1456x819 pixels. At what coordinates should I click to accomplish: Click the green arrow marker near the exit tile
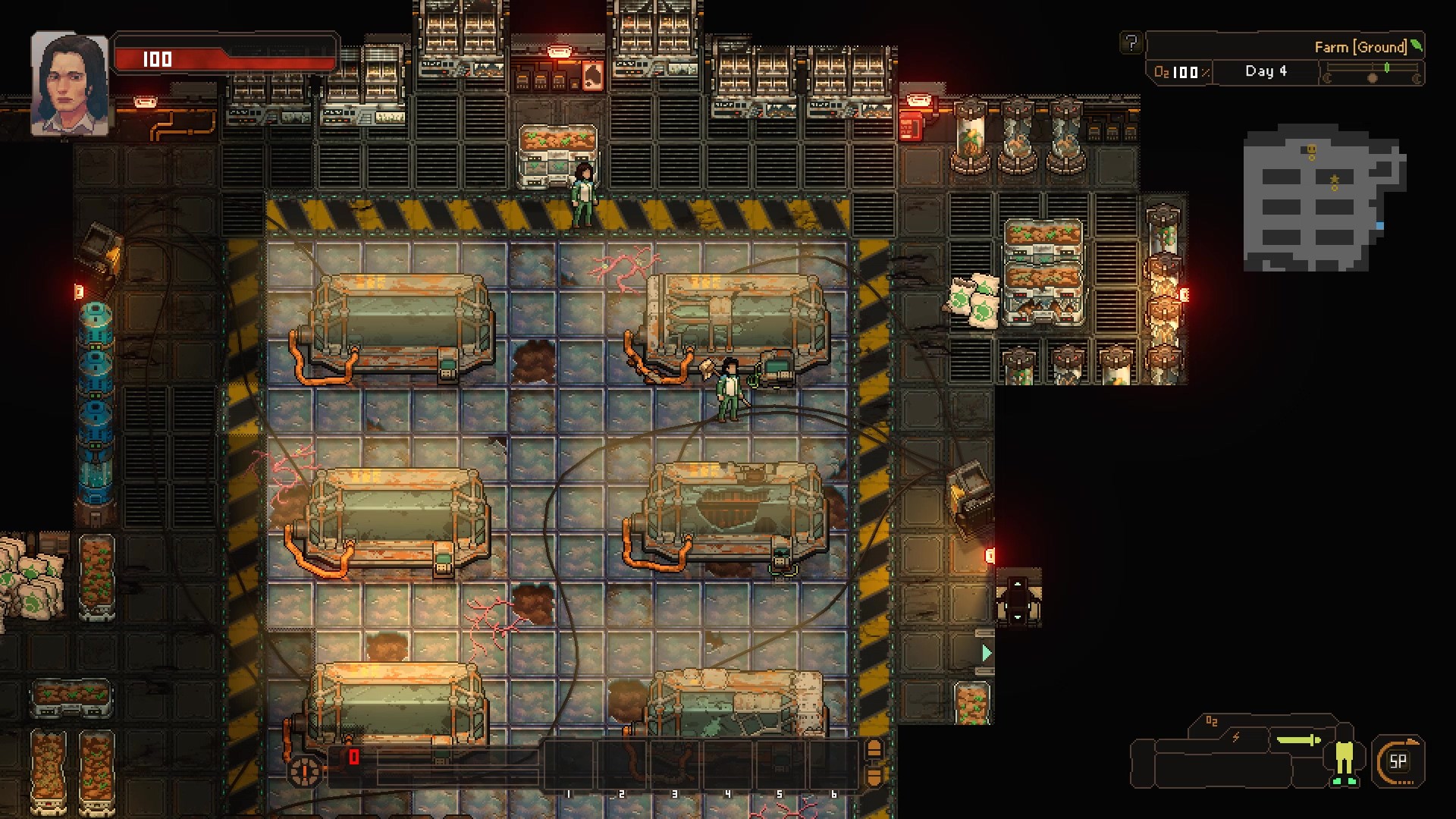pos(985,651)
